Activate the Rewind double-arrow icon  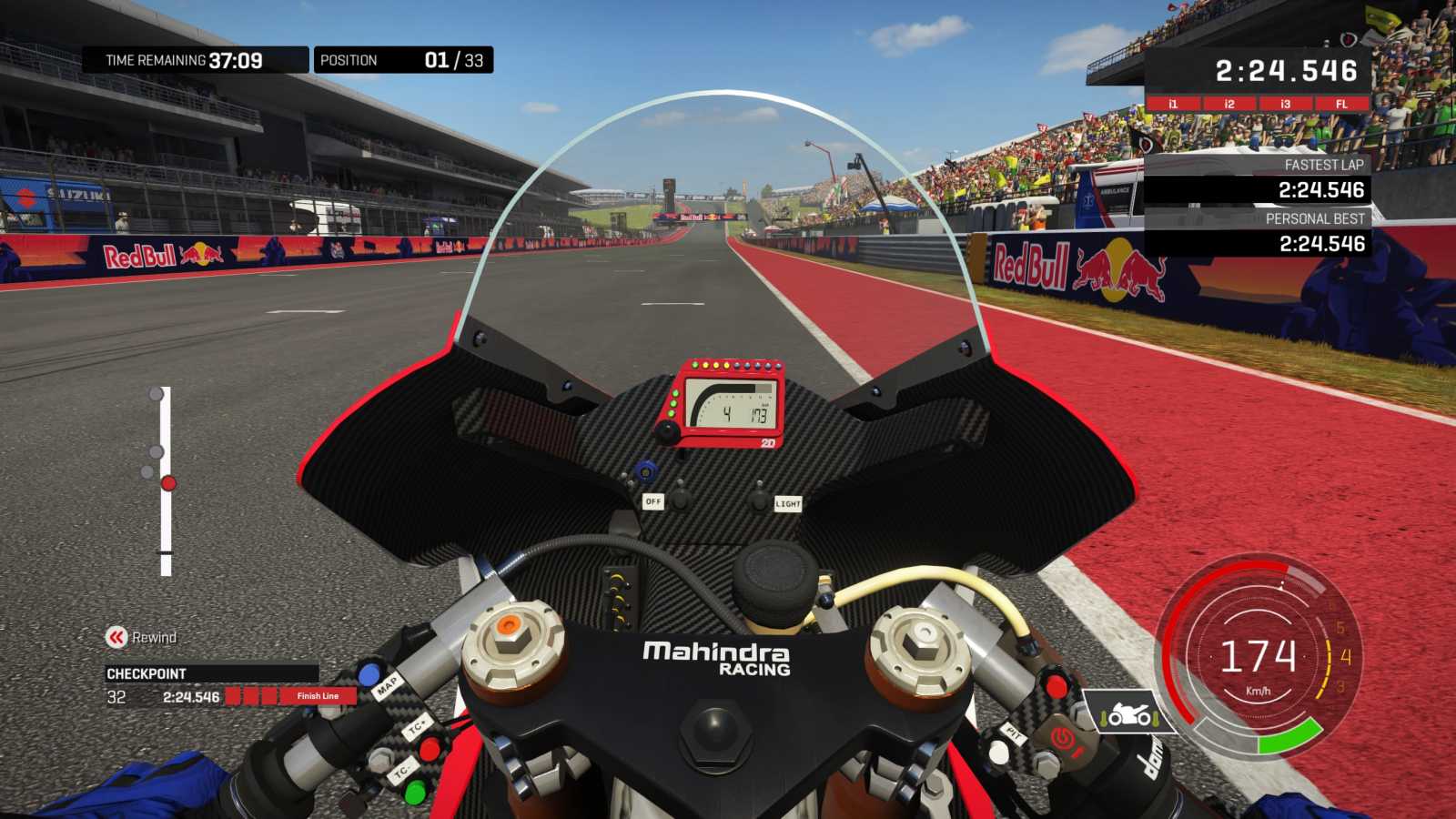(x=116, y=637)
